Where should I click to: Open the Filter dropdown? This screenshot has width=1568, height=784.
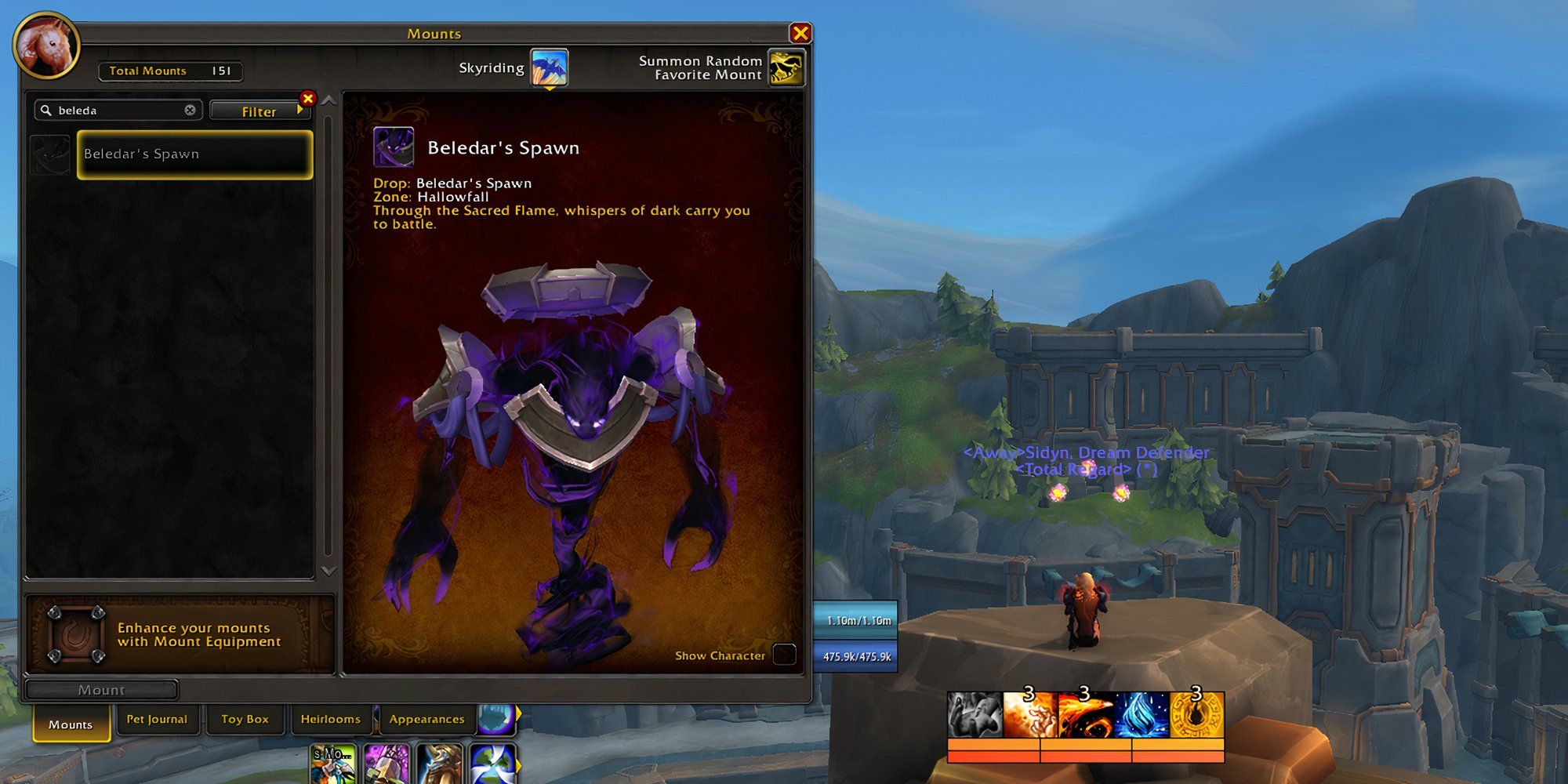(260, 111)
